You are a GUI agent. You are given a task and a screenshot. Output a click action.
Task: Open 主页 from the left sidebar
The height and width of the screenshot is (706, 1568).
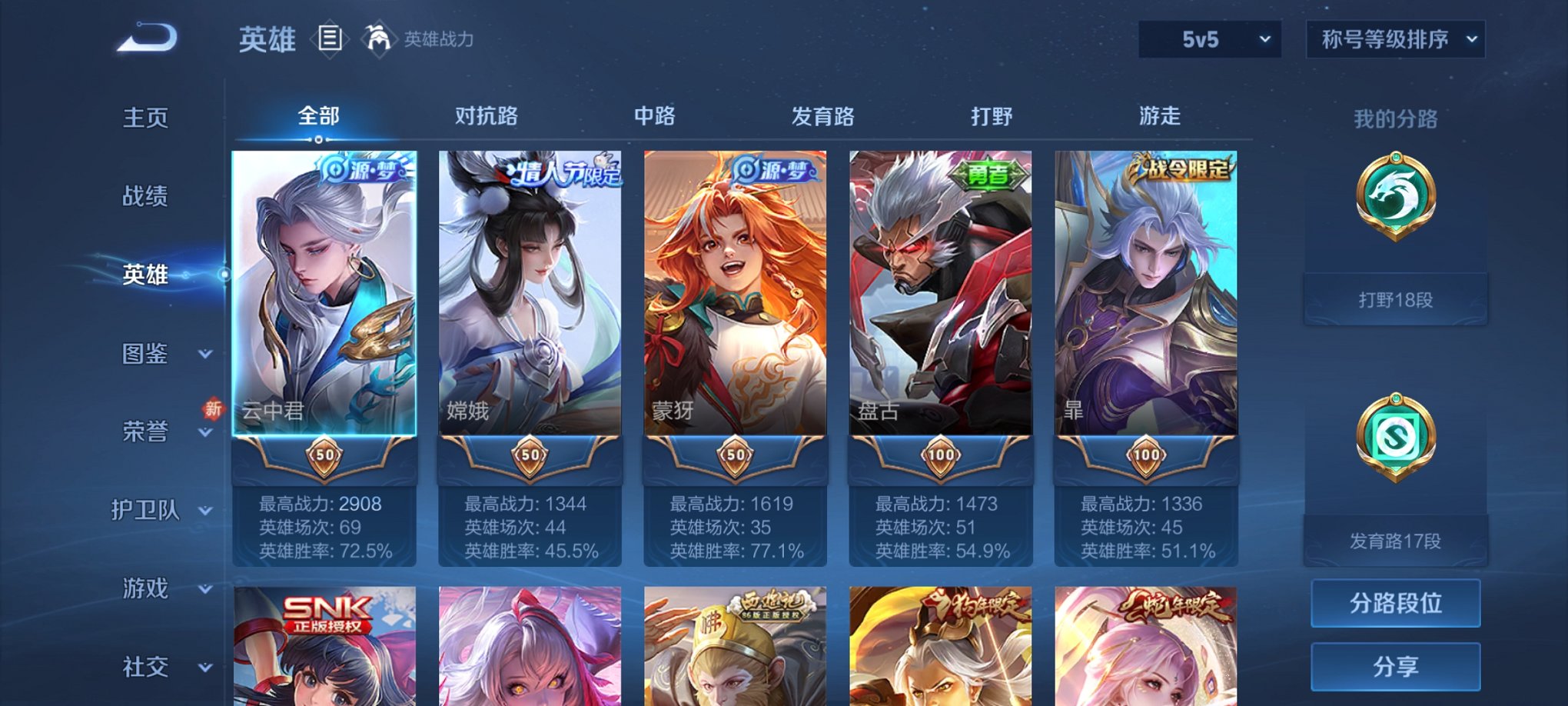(146, 118)
